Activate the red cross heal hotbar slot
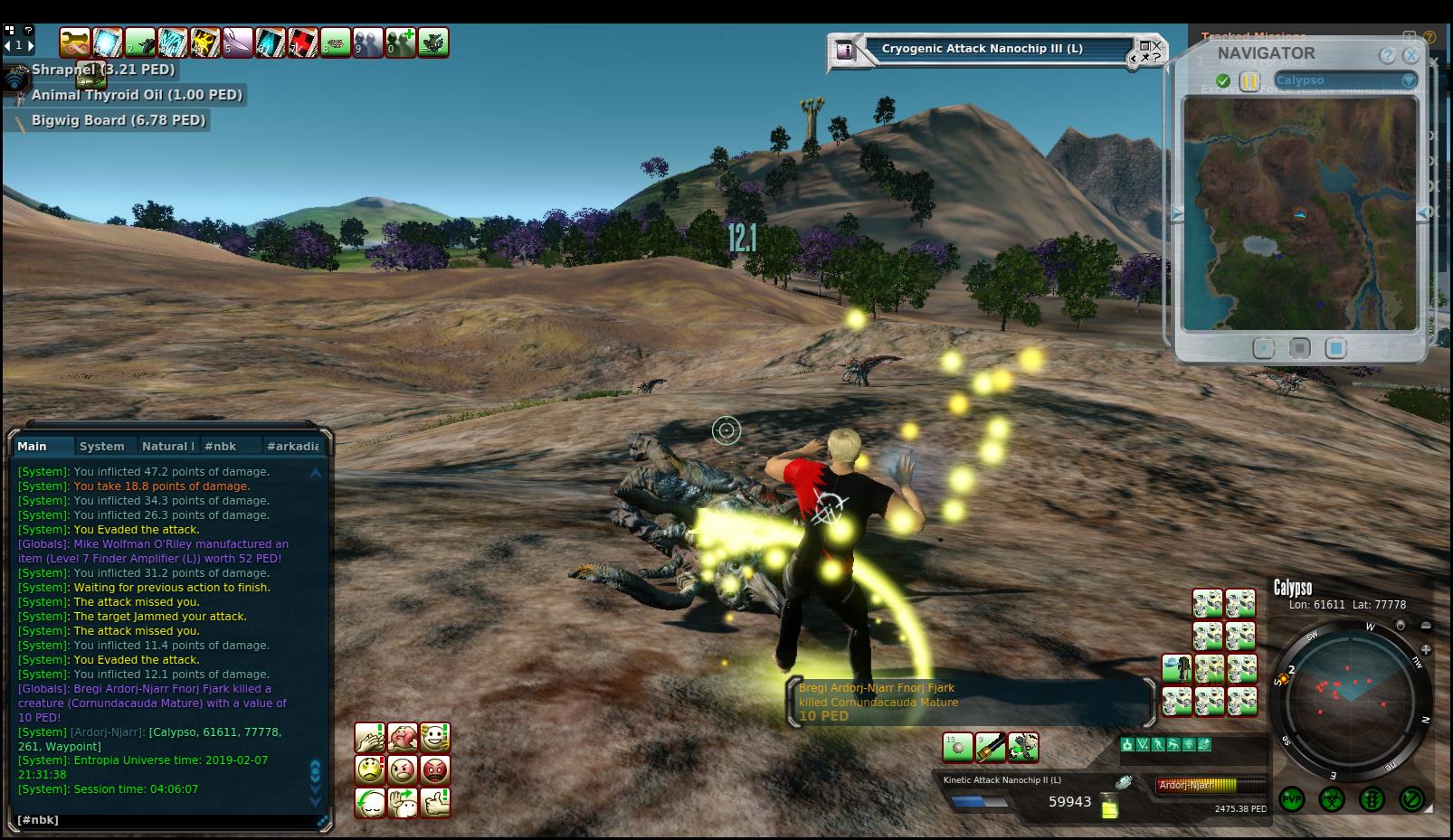Image resolution: width=1453 pixels, height=840 pixels. tap(303, 42)
